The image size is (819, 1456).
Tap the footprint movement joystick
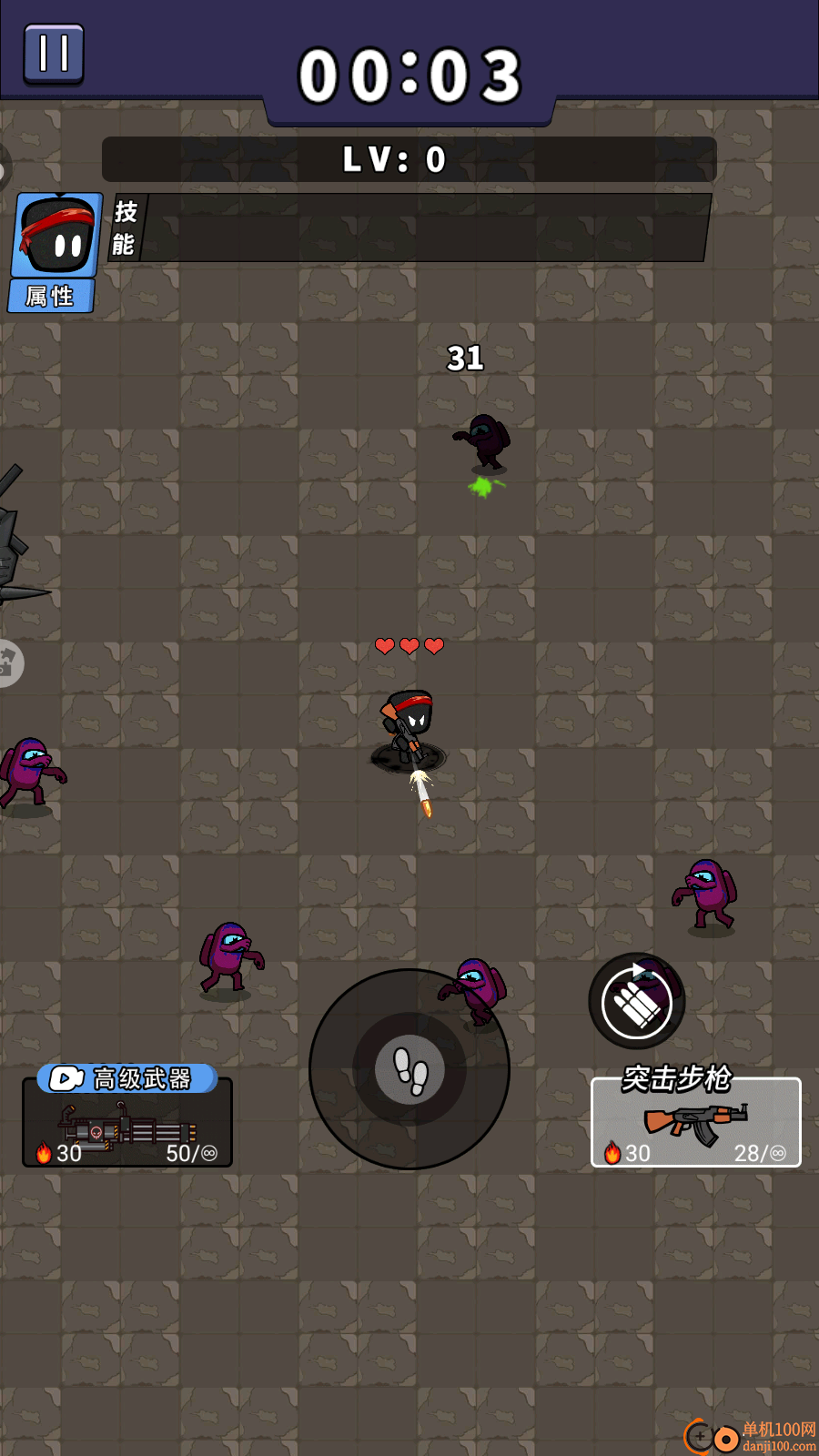(x=409, y=1069)
